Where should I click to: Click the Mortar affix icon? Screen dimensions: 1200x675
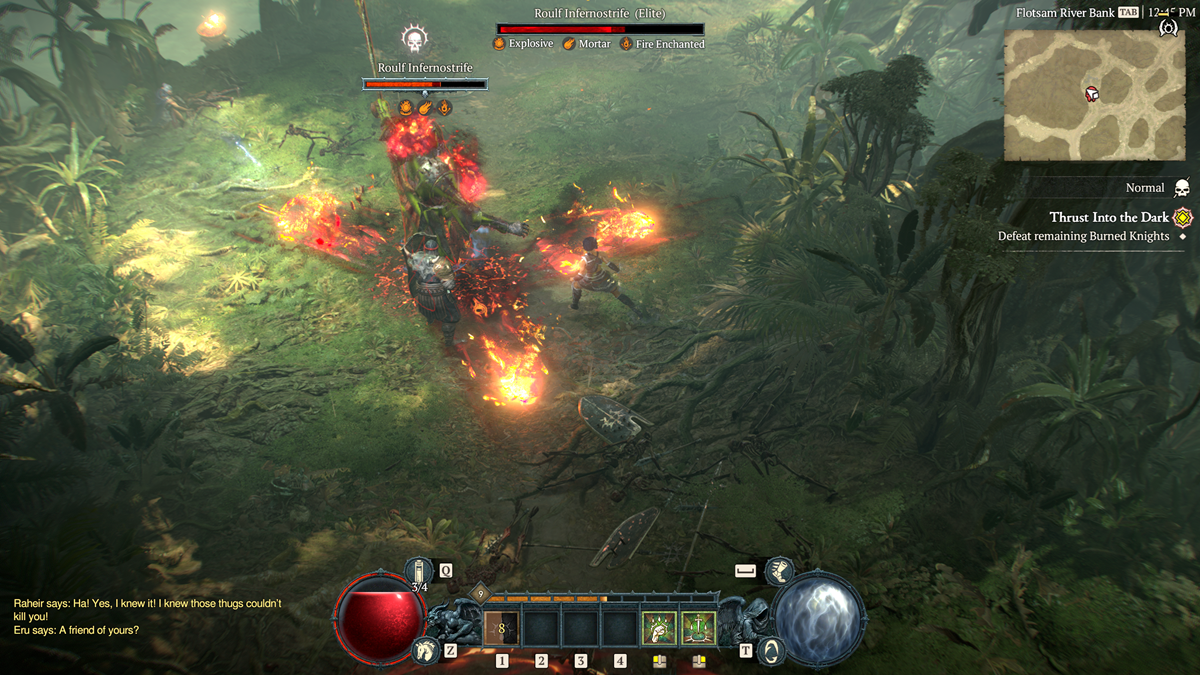click(570, 44)
